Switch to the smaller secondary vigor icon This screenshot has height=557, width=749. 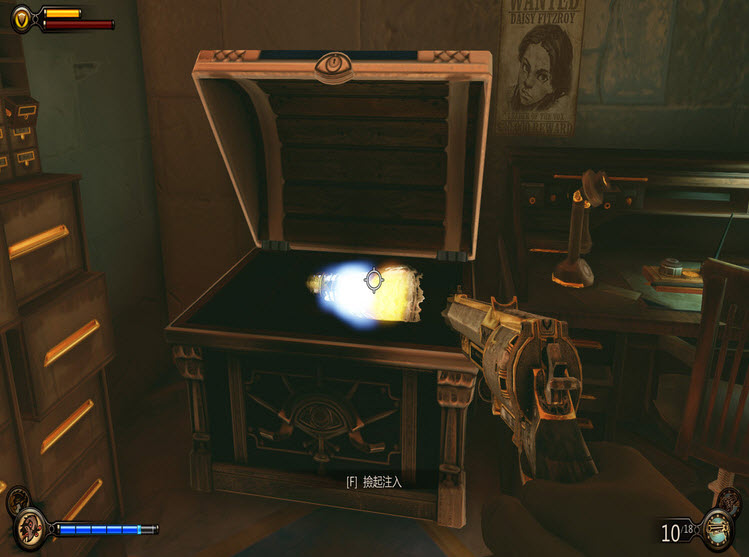tap(17, 499)
